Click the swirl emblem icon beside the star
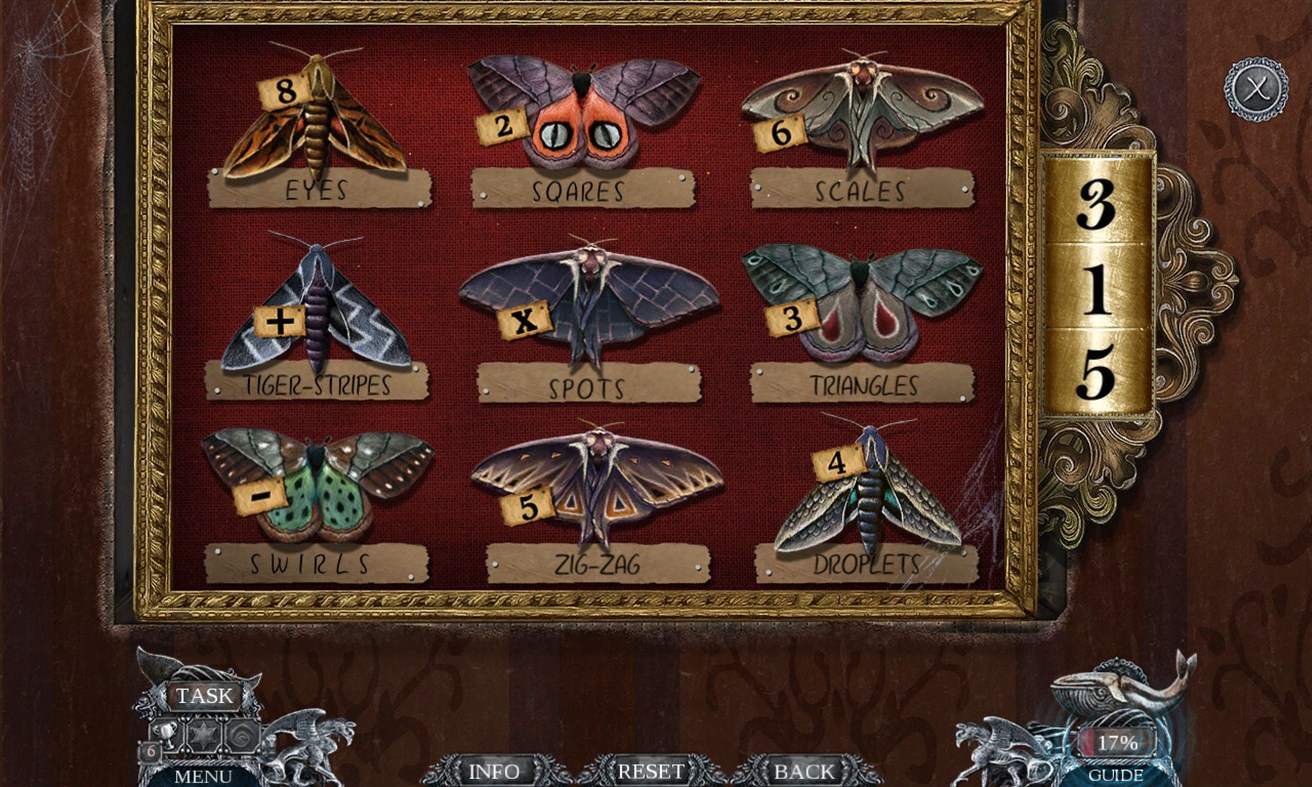 (244, 733)
